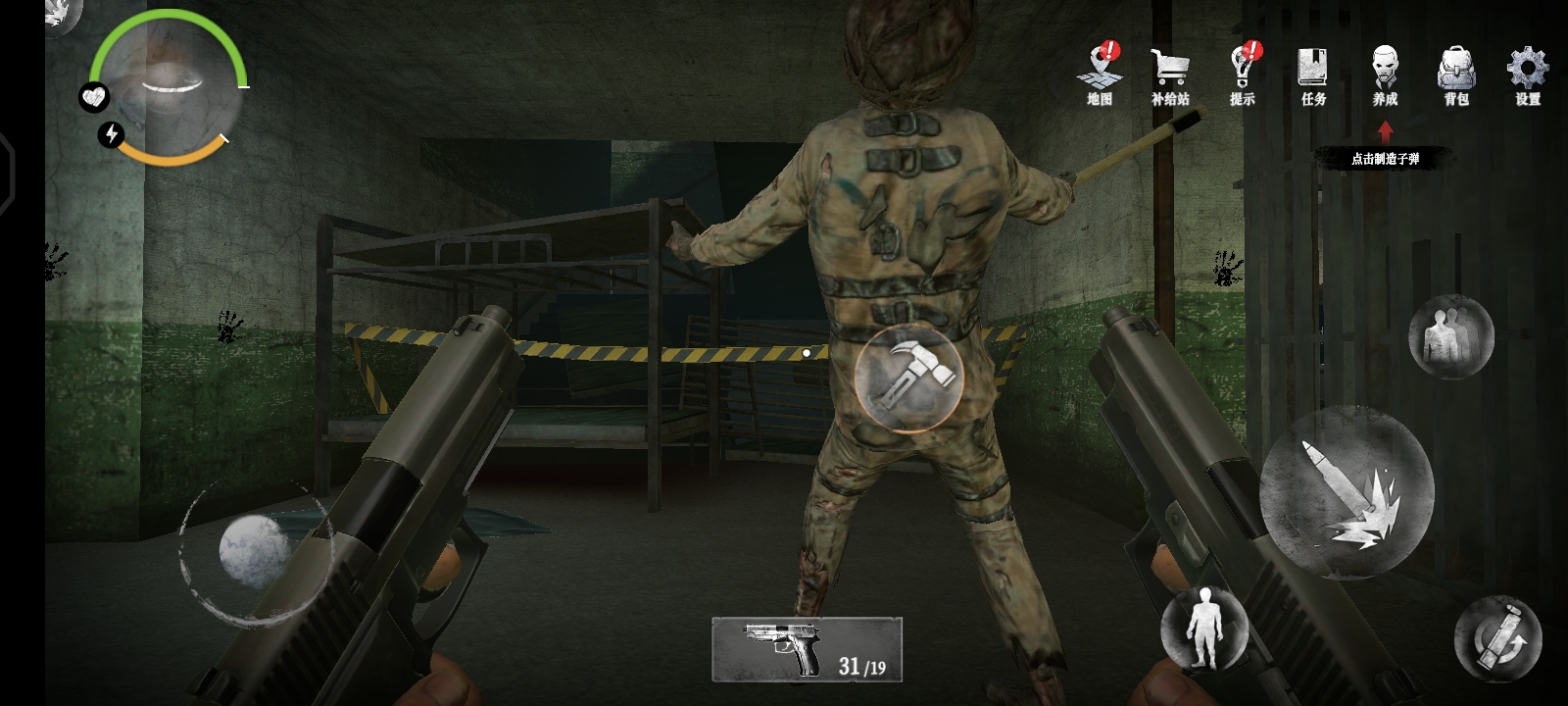
Task: Tap the virtual movement joystick
Action: pyautogui.click(x=252, y=551)
